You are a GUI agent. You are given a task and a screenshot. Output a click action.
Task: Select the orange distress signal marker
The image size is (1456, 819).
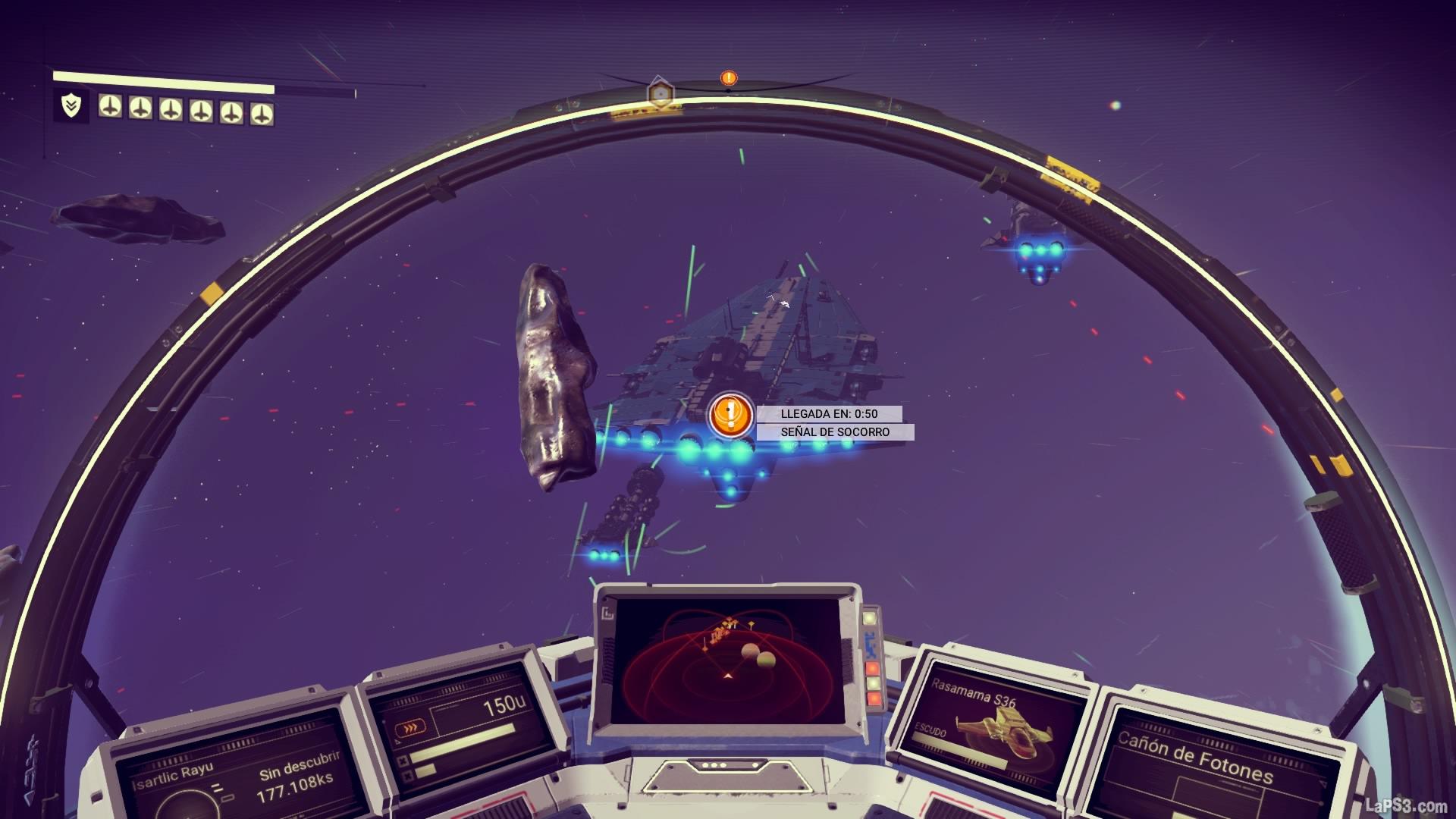(x=730, y=415)
